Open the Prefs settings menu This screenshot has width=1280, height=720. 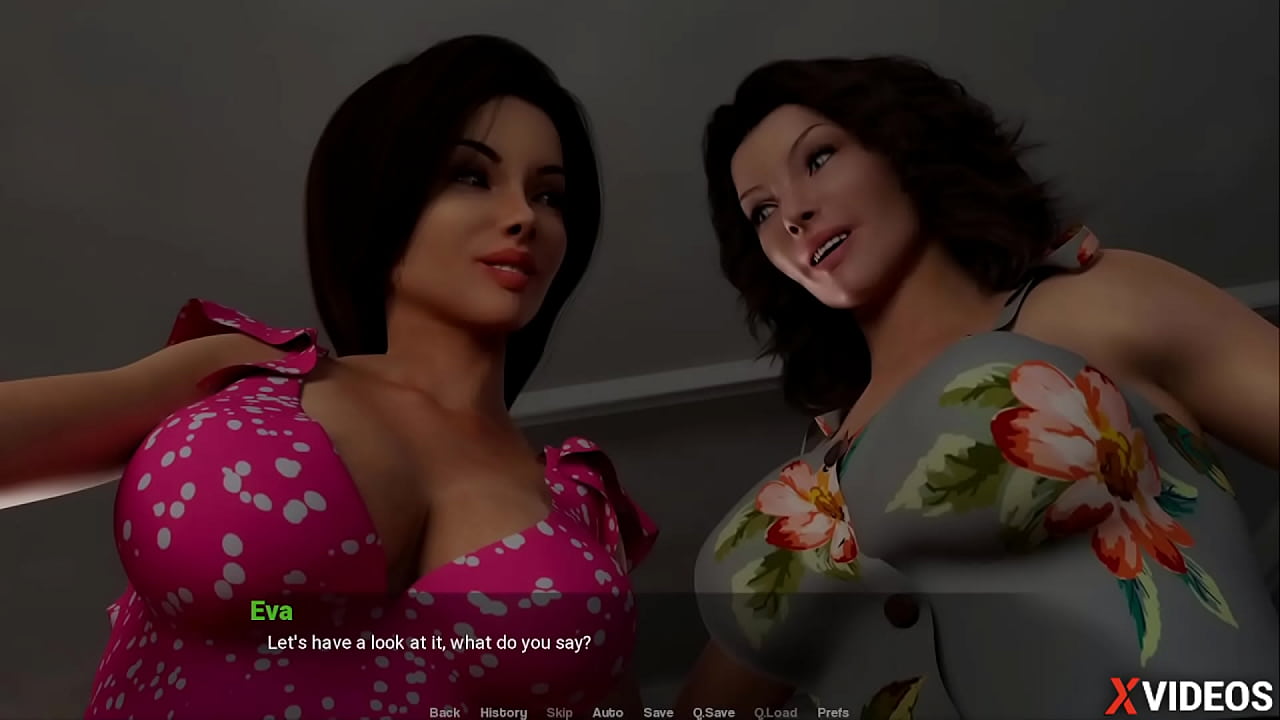click(x=833, y=712)
